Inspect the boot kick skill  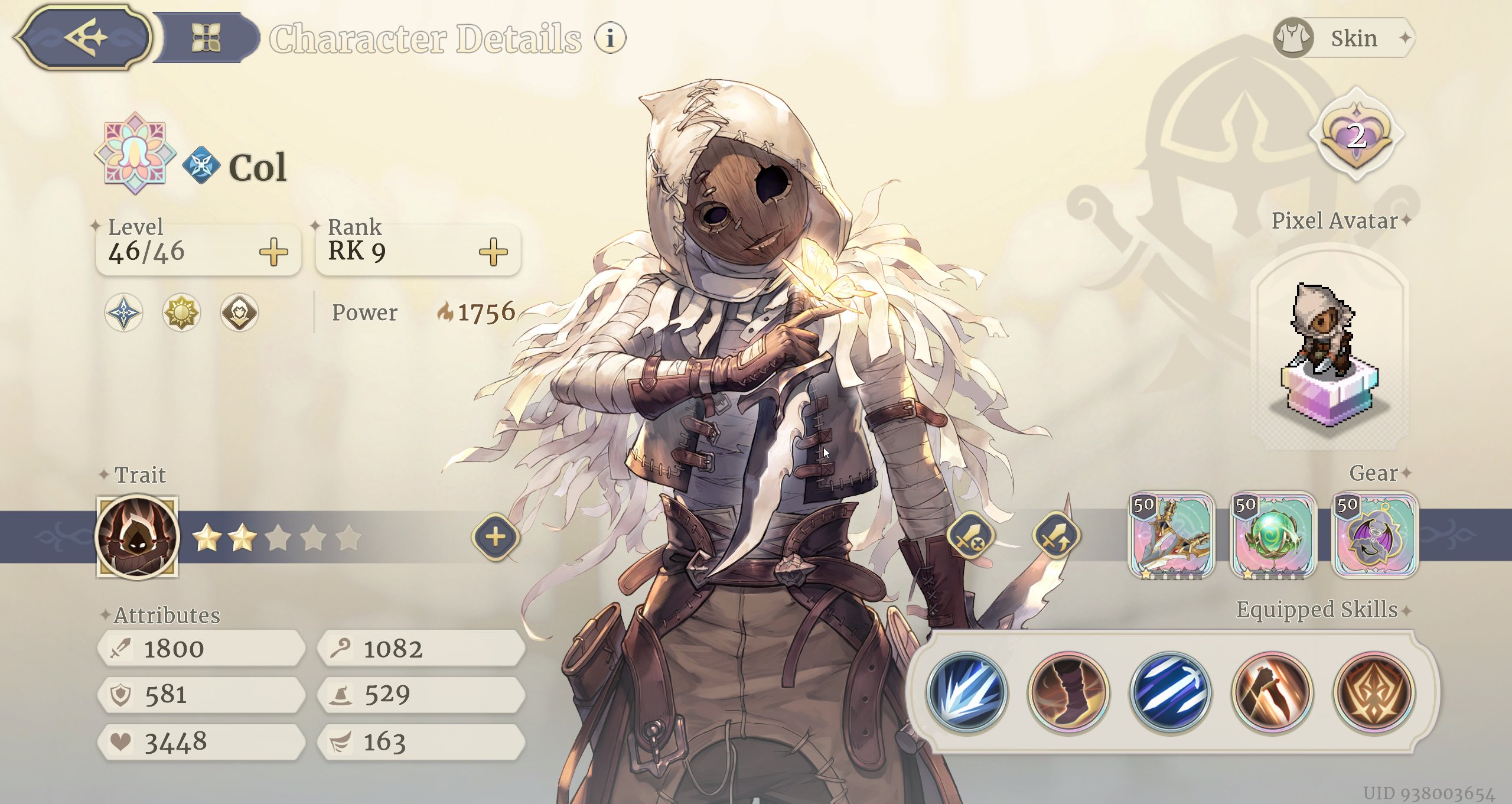[x=1069, y=692]
